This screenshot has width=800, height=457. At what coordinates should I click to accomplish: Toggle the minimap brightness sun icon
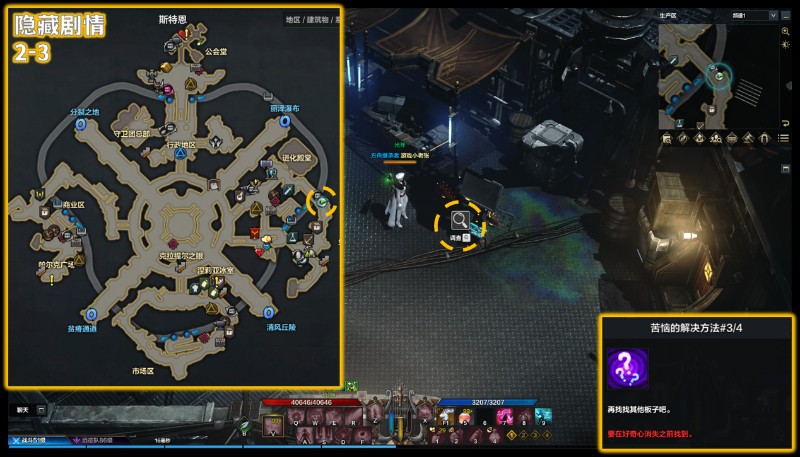[785, 47]
